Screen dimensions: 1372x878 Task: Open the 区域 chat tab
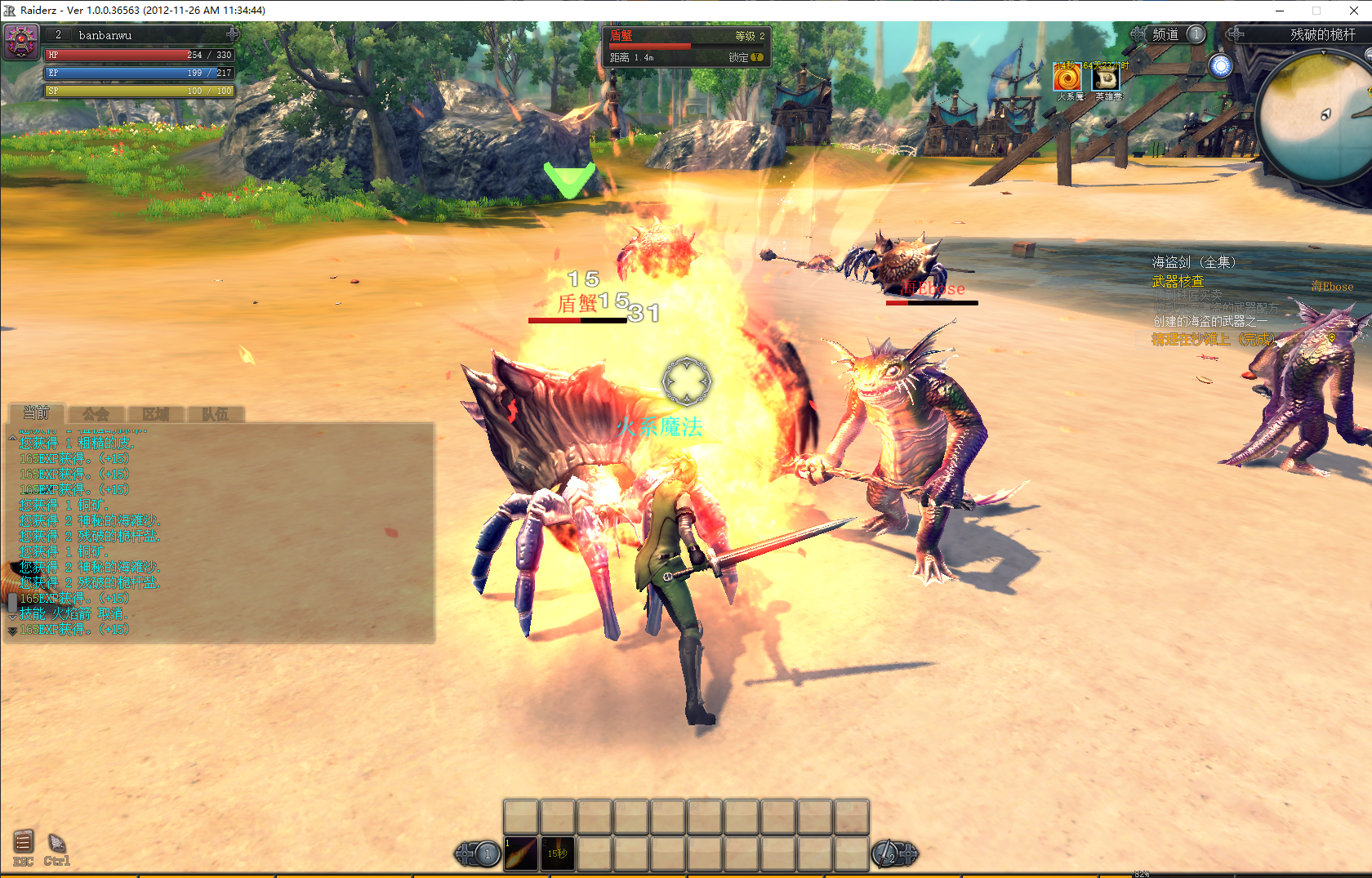point(155,414)
